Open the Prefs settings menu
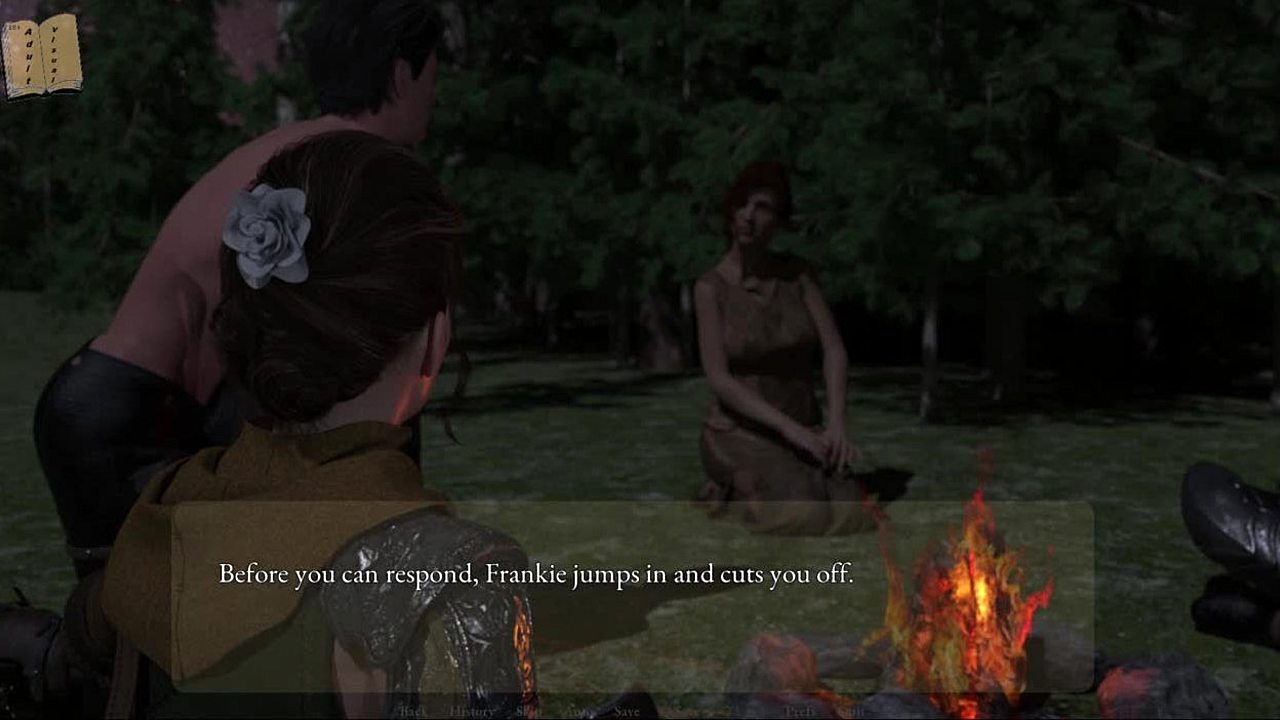Screen dimensions: 1280x720 pyautogui.click(x=800, y=711)
